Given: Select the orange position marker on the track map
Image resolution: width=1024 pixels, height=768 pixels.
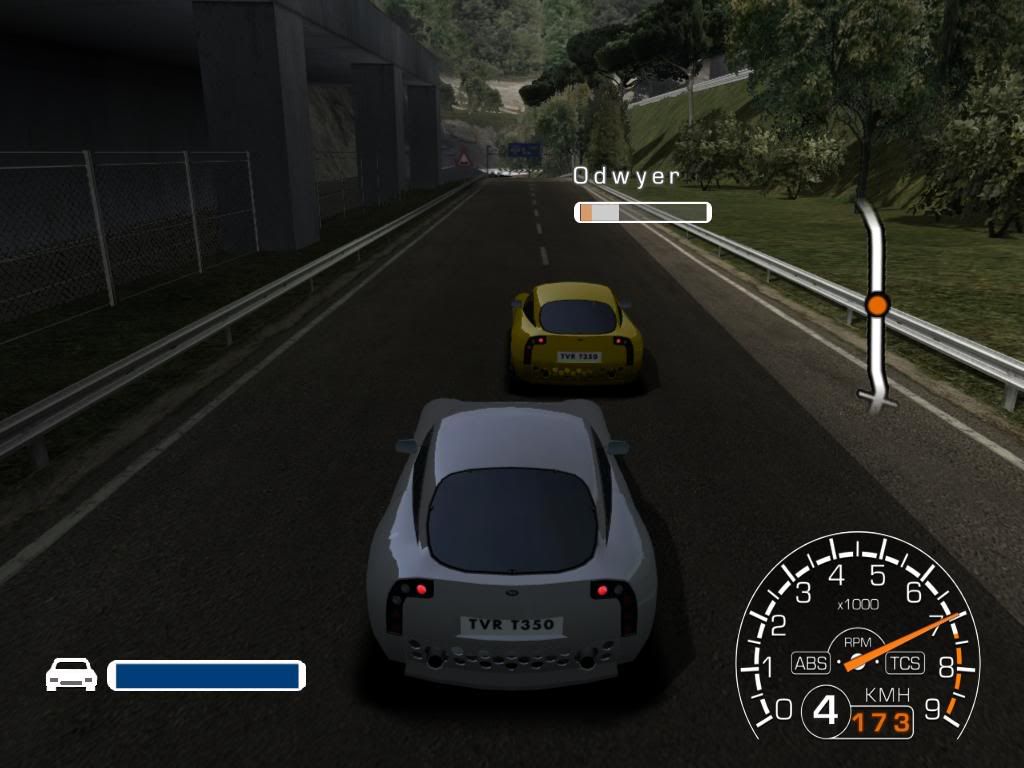Looking at the screenshot, I should 877,304.
